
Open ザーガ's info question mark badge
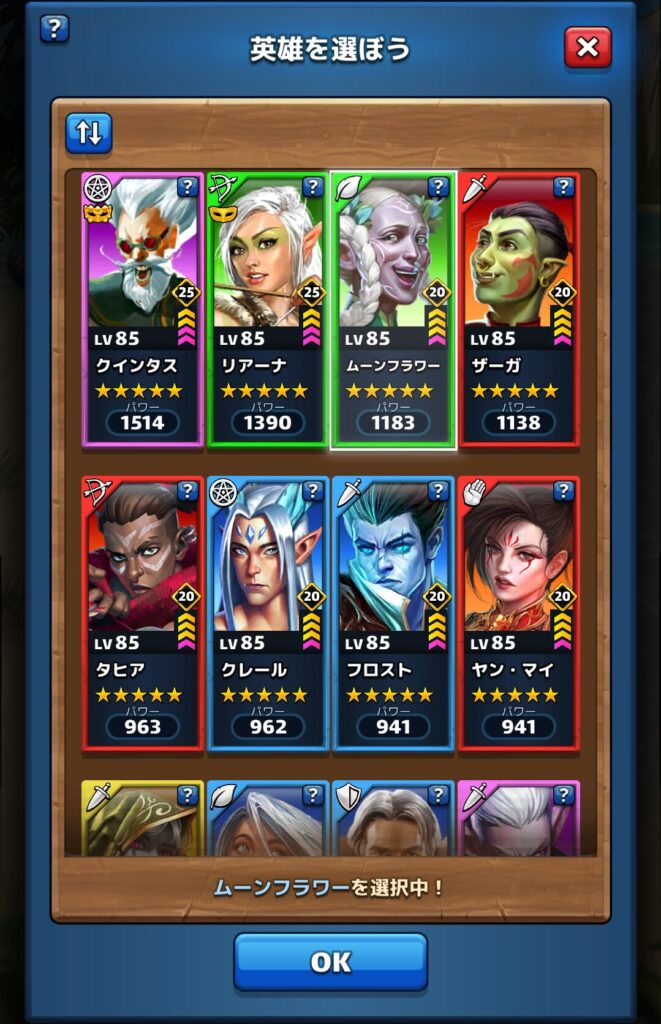pos(563,187)
